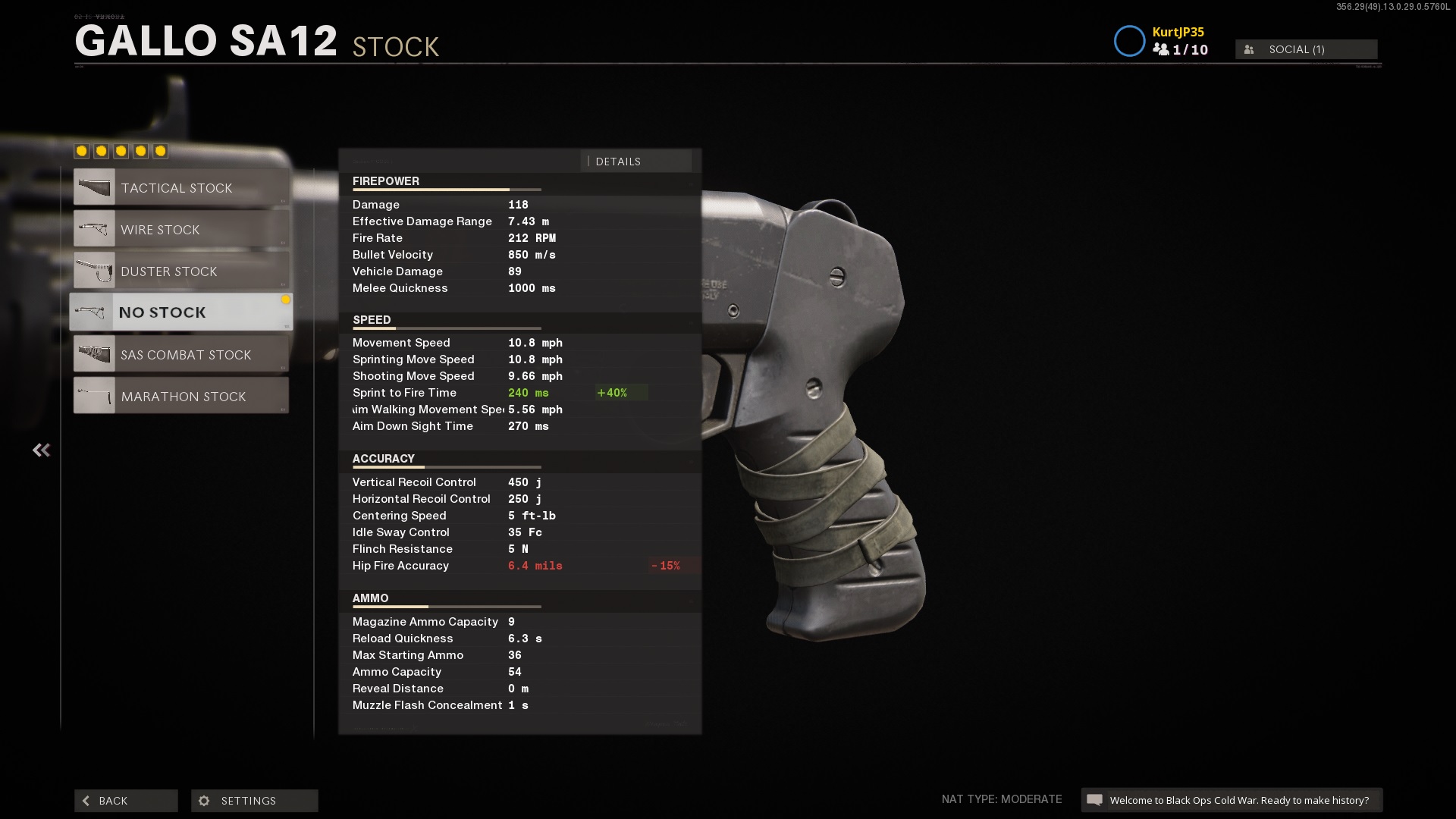This screenshot has height=819, width=1456.
Task: Open the Social panel
Action: (x=1306, y=49)
